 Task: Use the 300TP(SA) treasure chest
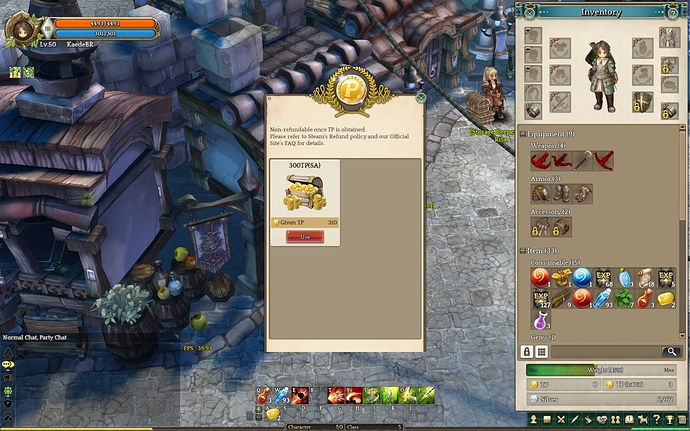tap(304, 236)
